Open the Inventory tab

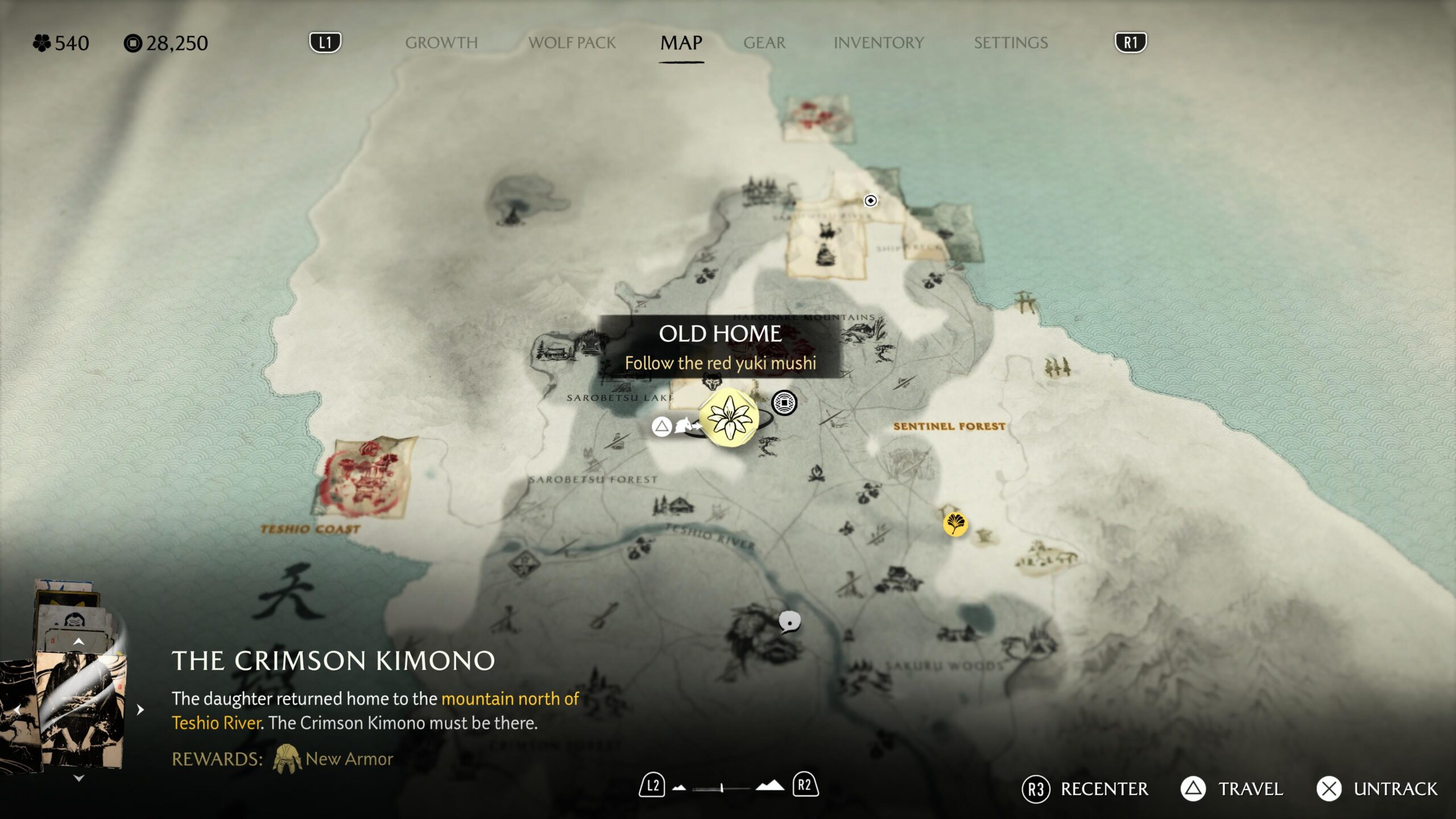(878, 43)
